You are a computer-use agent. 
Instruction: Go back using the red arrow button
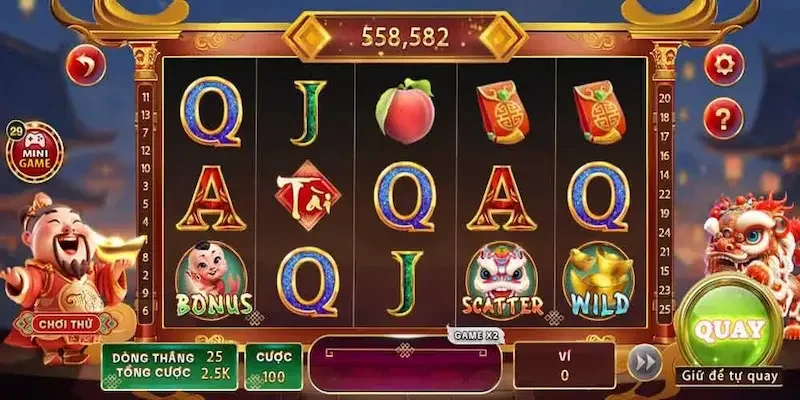tap(85, 66)
